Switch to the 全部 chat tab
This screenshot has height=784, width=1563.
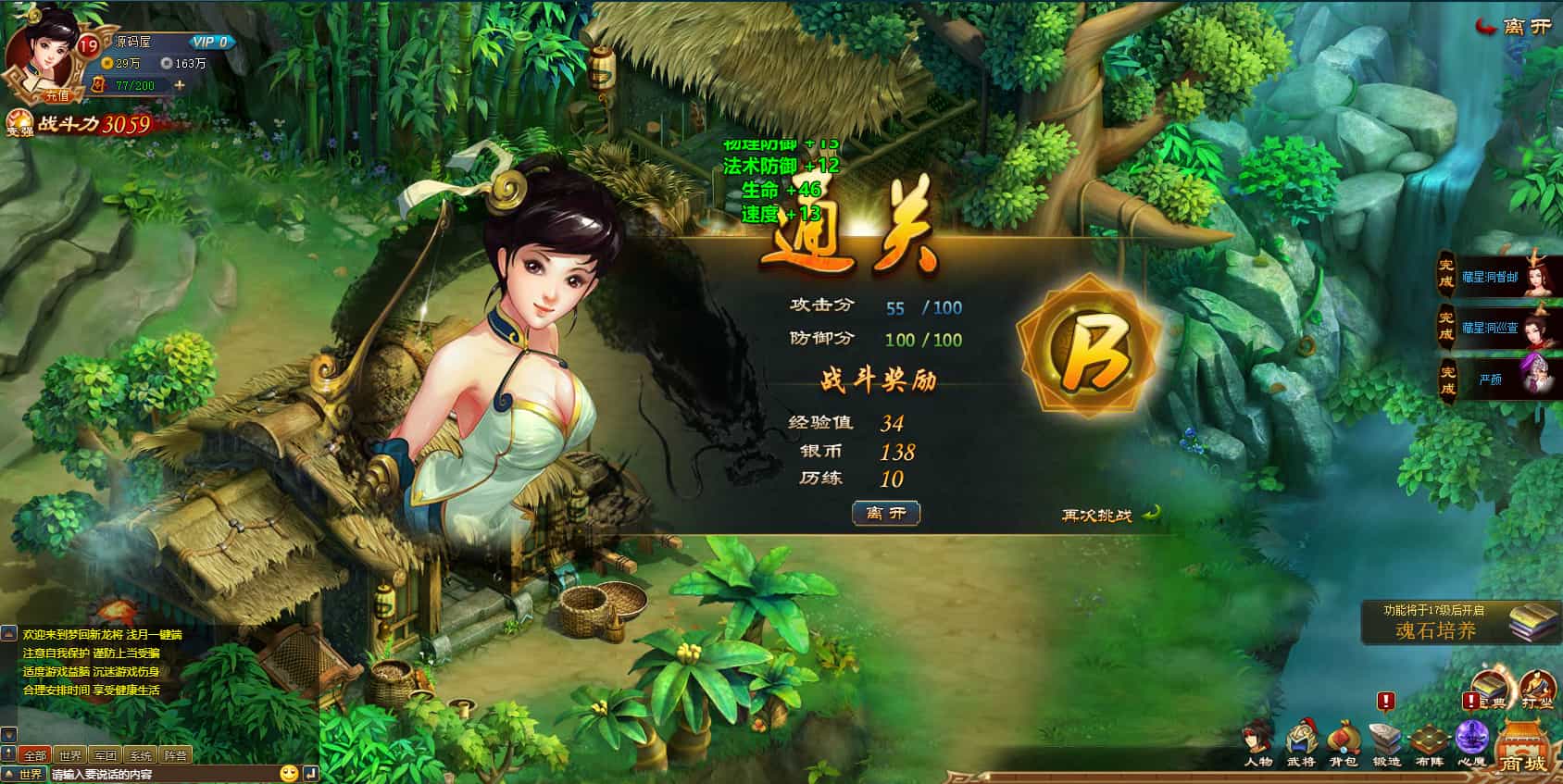(35, 754)
